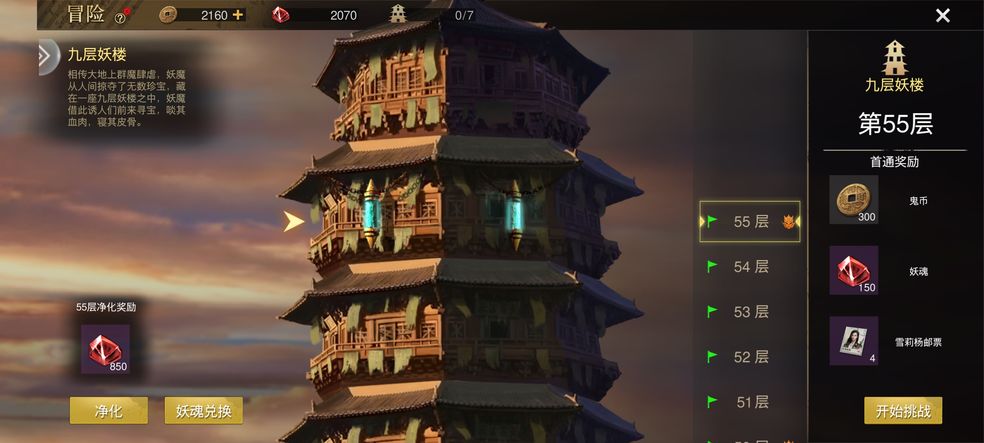This screenshot has width=984, height=443.
Task: Choose the 51层 floor entry
Action: coord(750,402)
